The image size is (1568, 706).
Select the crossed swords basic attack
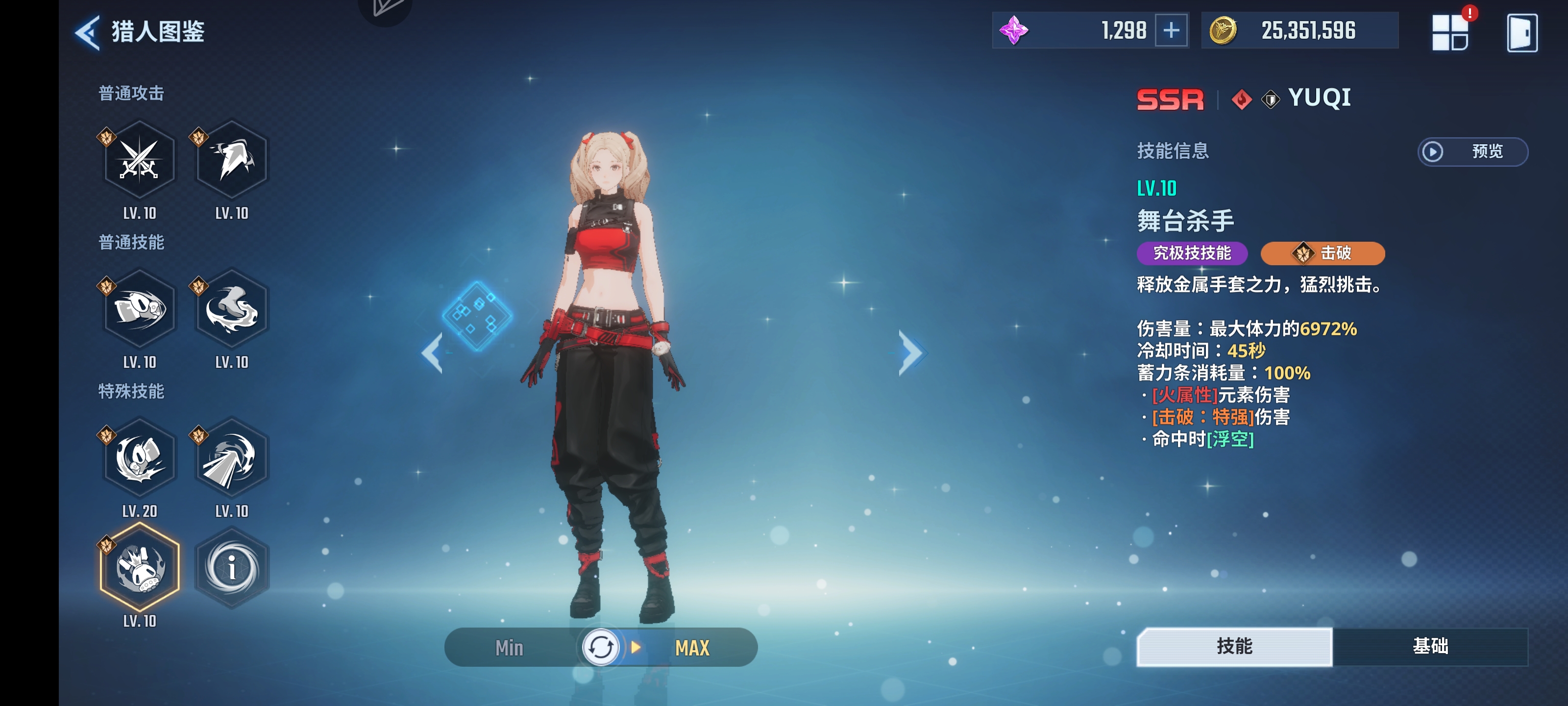[139, 160]
